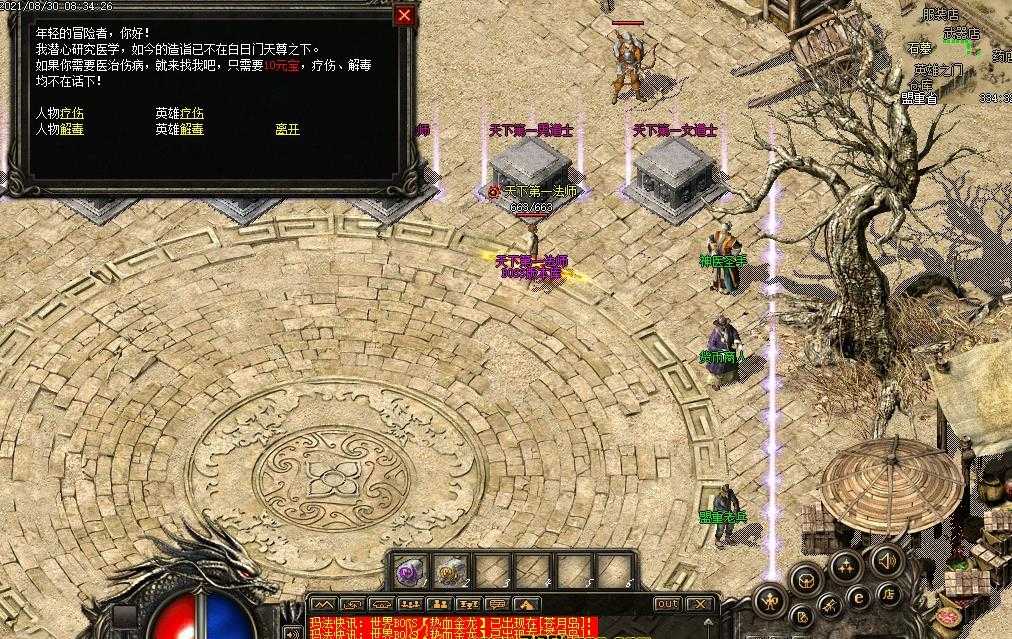Screen dimensions: 1012x639
Task: Open character panel with the figure icon
Action: pos(771,600)
